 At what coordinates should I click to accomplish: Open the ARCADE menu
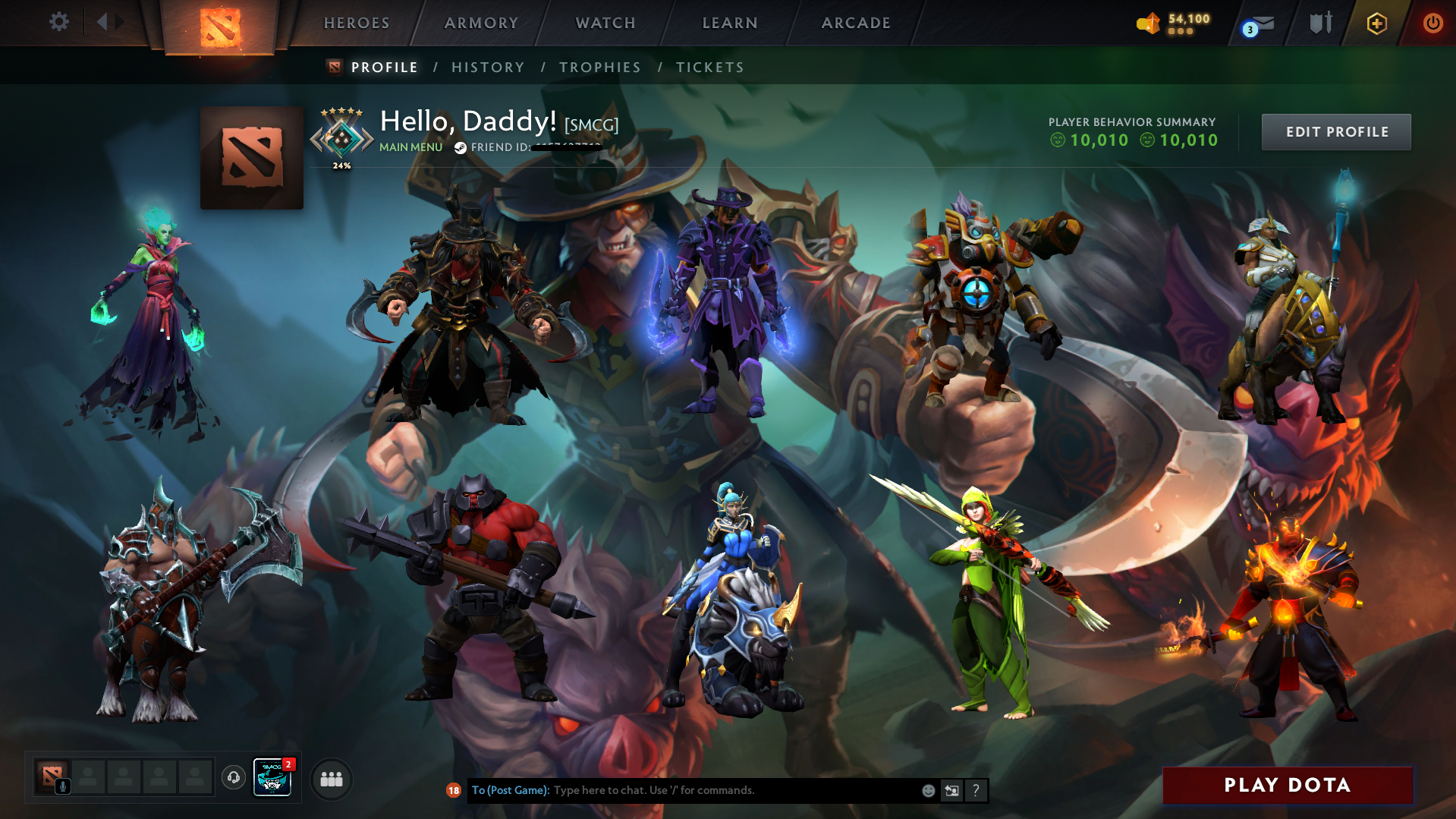tap(855, 23)
